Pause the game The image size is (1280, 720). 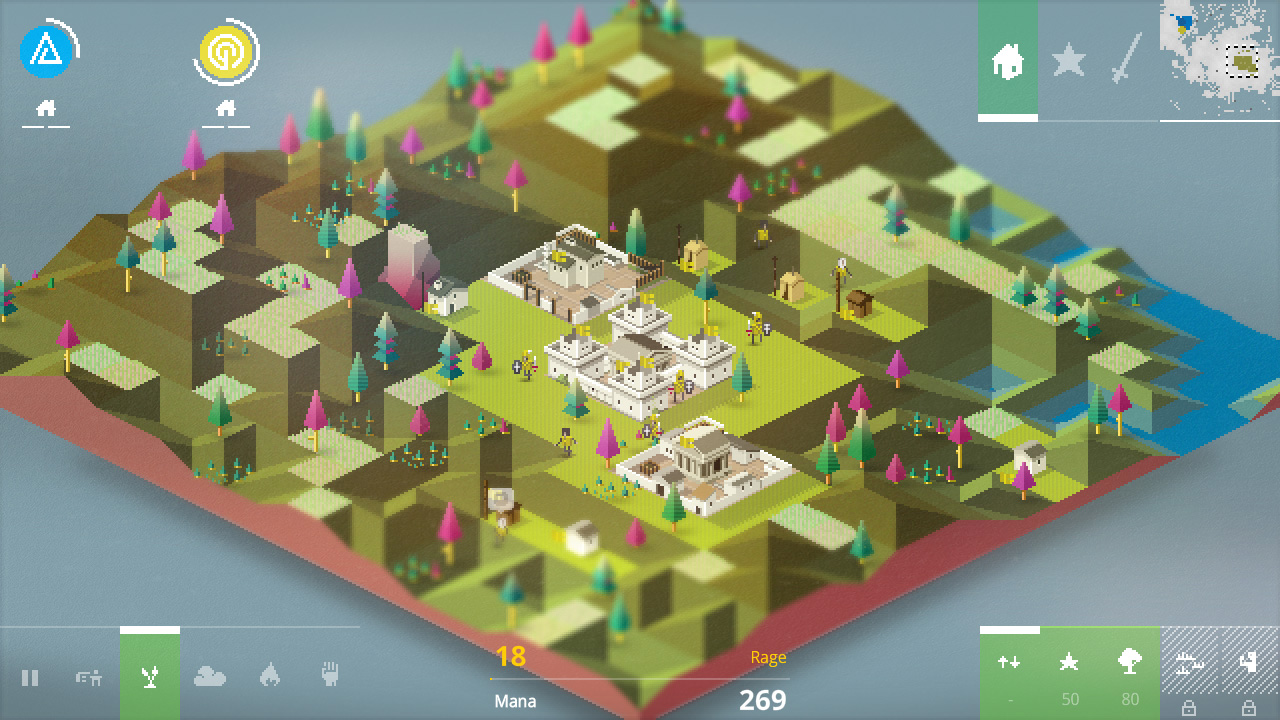point(32,678)
